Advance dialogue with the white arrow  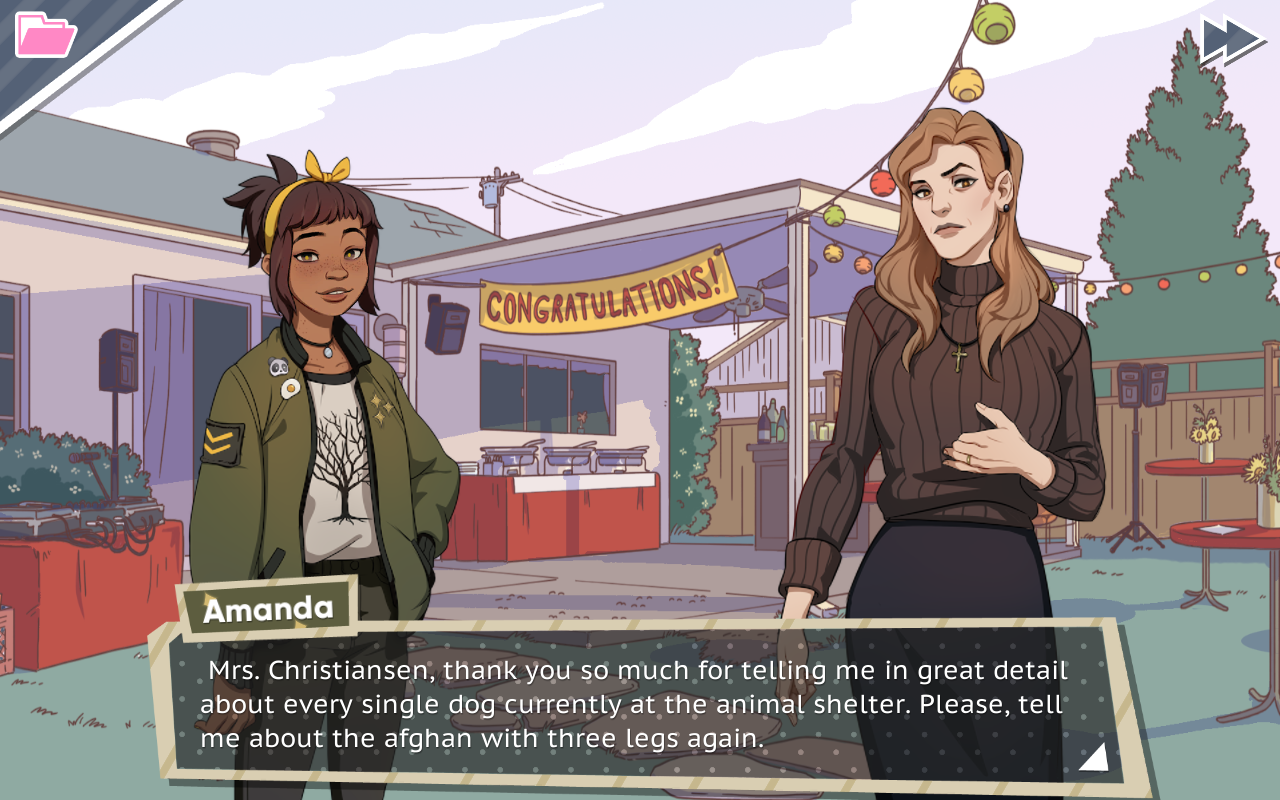[x=1093, y=757]
